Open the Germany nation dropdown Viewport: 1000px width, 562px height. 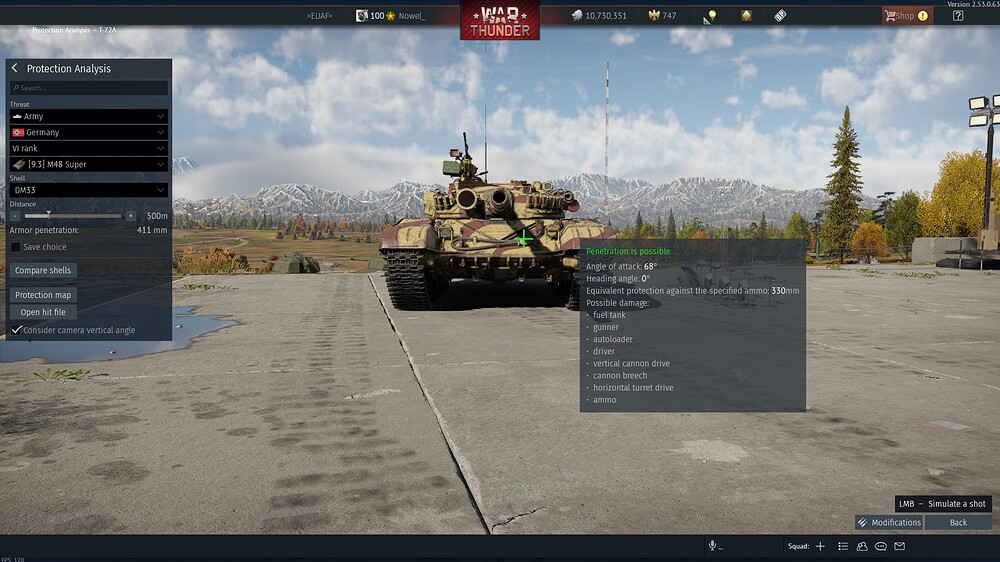(88, 132)
